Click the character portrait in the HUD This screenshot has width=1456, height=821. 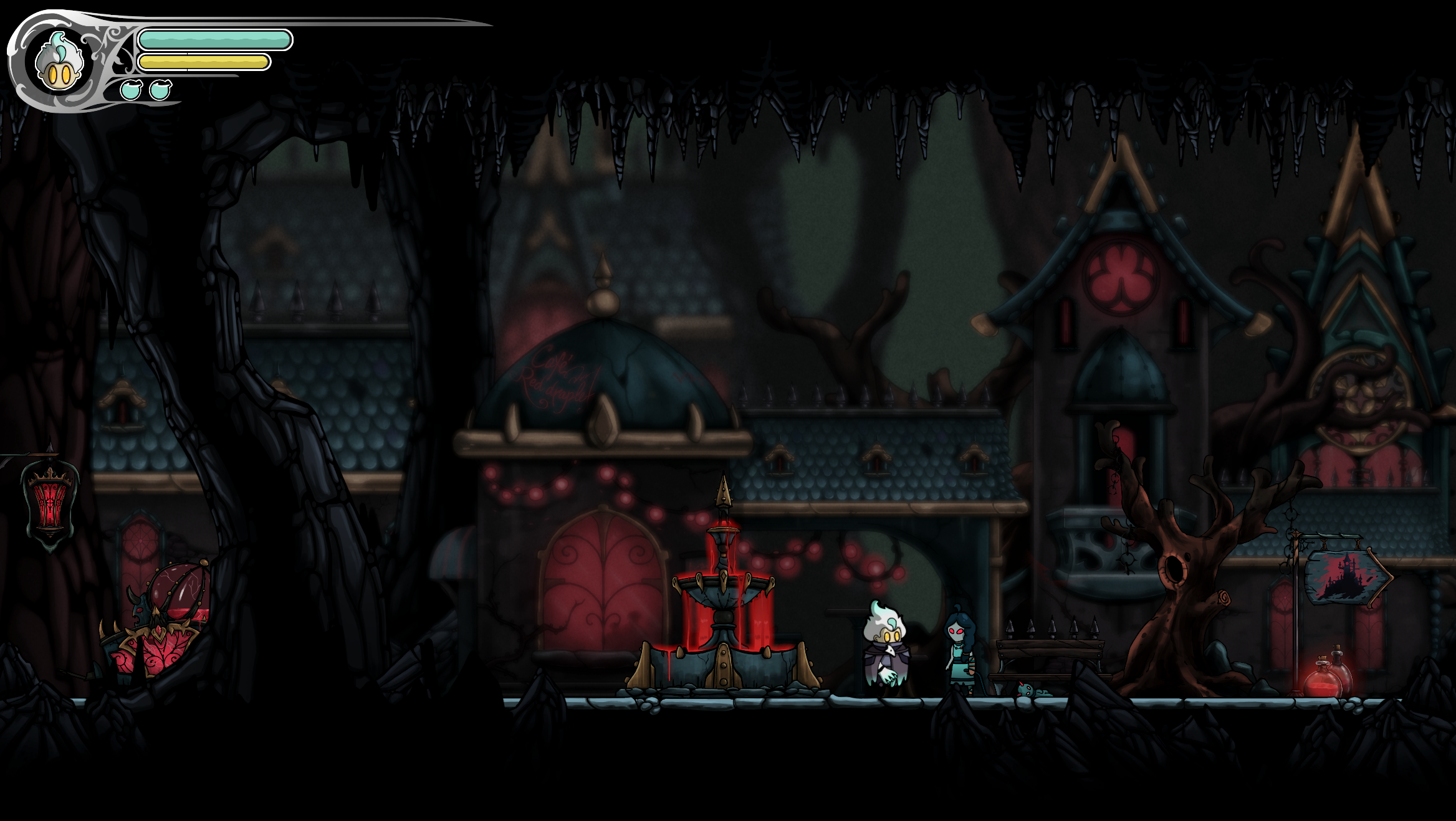pos(59,64)
